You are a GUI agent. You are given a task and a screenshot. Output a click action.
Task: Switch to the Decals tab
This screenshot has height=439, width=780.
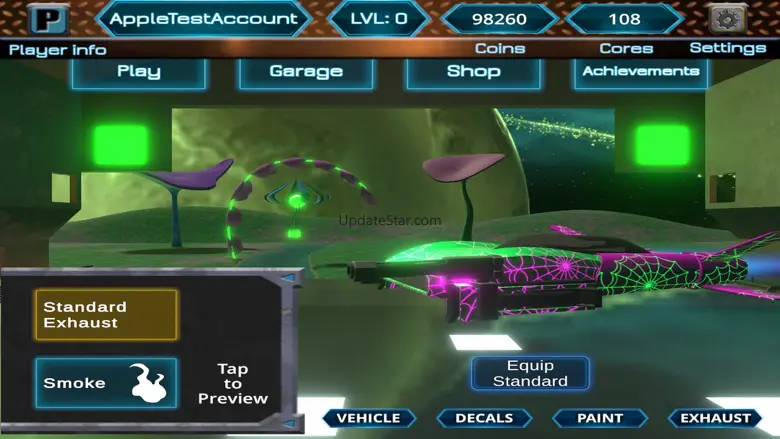tap(484, 418)
